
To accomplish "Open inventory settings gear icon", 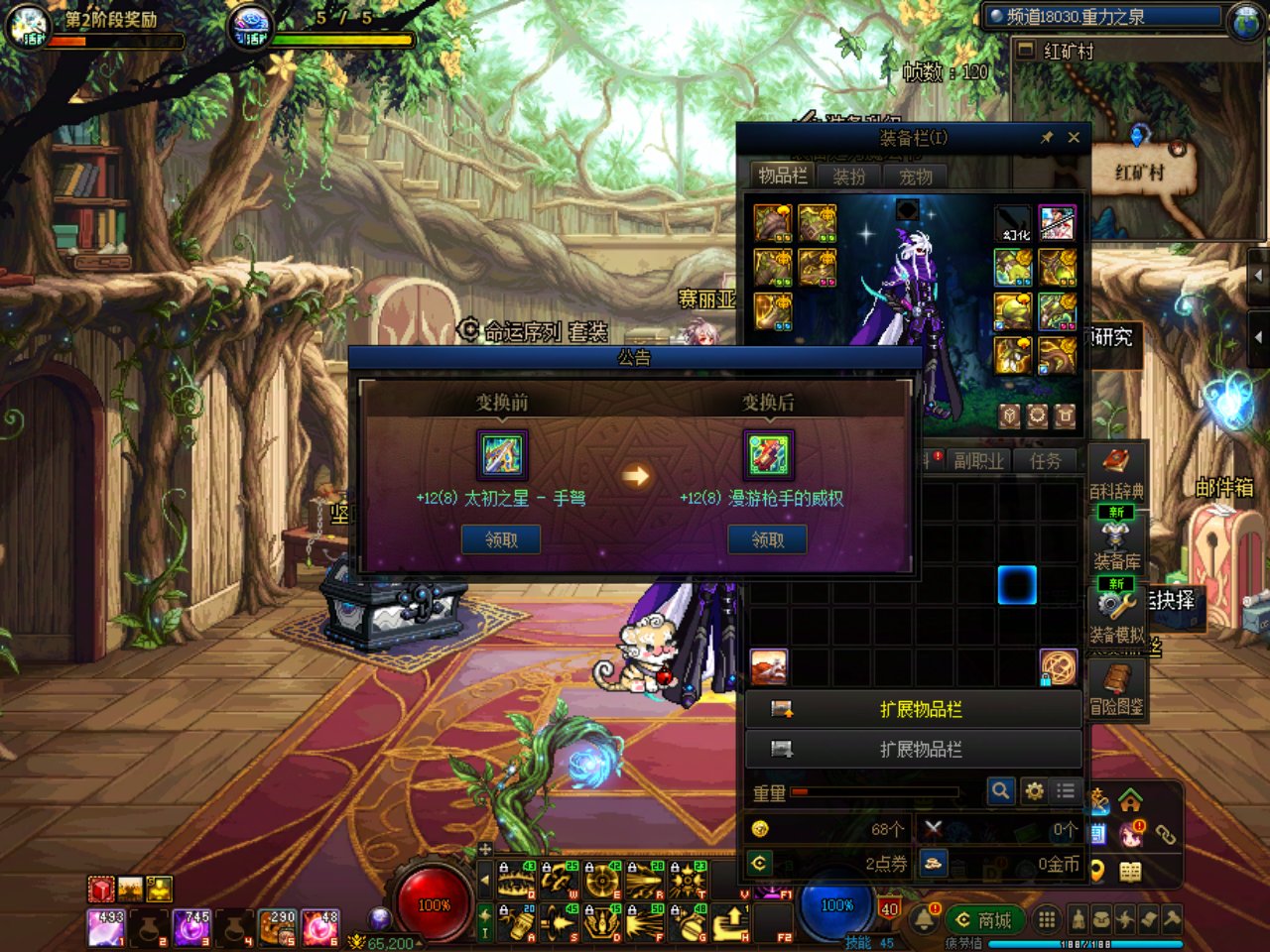I will pyautogui.click(x=1034, y=790).
